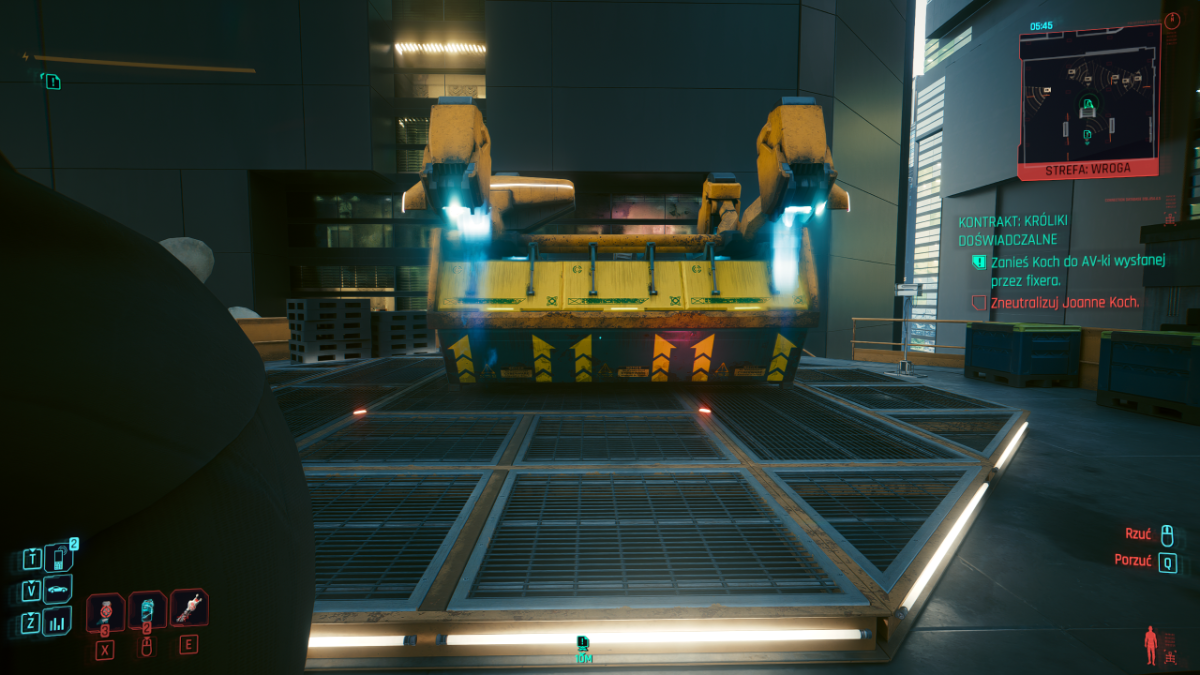Image resolution: width=1200 pixels, height=675 pixels.
Task: Call your vehicle with the car icon
Action: [60, 590]
